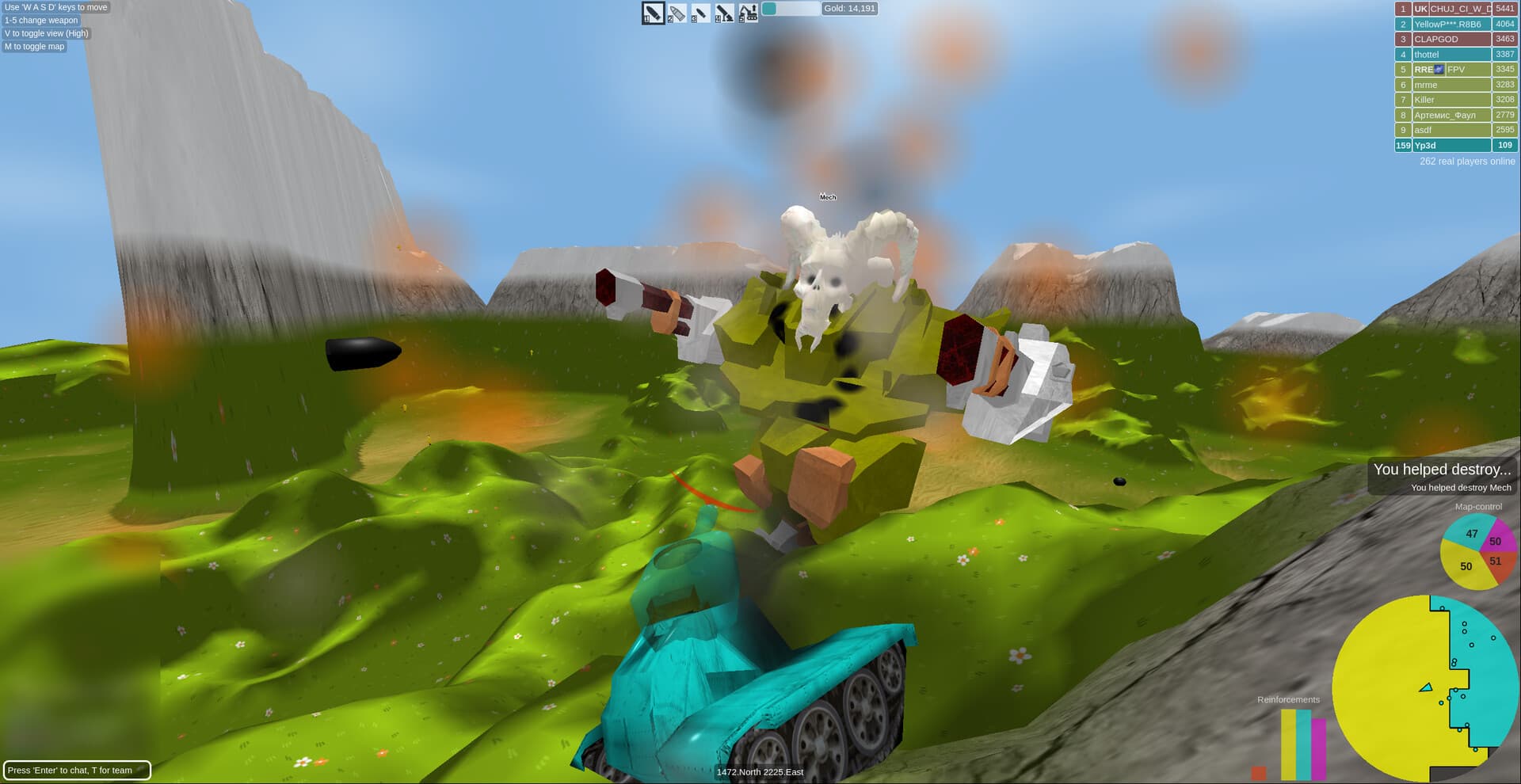Select Killer's row on the leaderboard
The image size is (1521, 784).
1453,99
